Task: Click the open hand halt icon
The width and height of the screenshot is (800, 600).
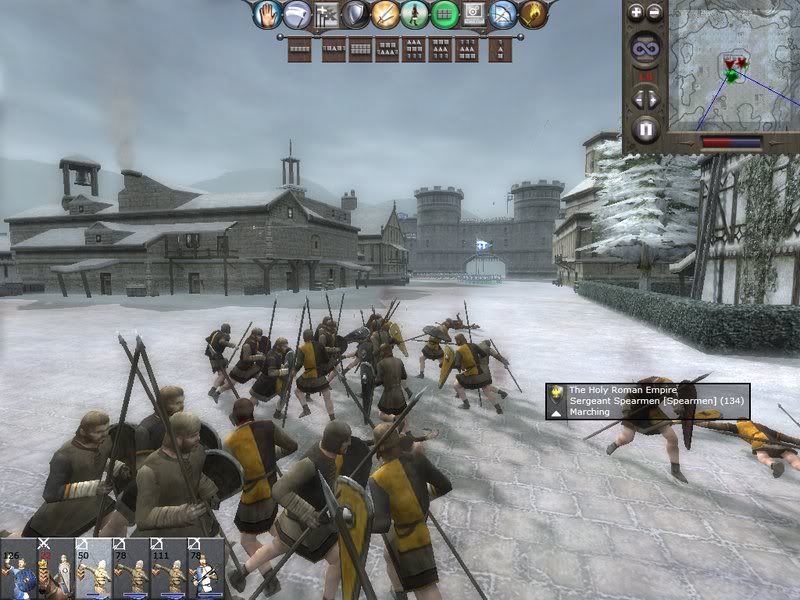Action: tap(265, 14)
